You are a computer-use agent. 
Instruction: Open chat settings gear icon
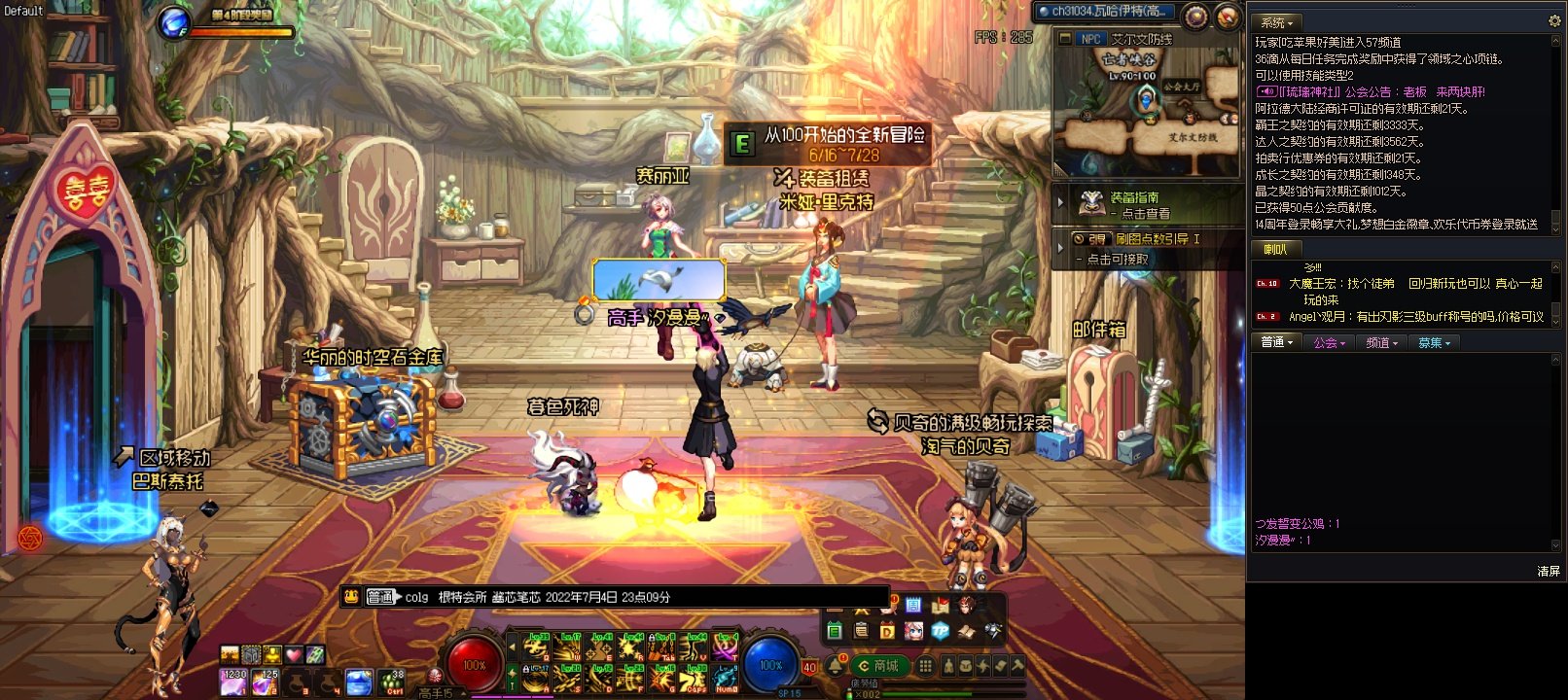pyautogui.click(x=1553, y=20)
